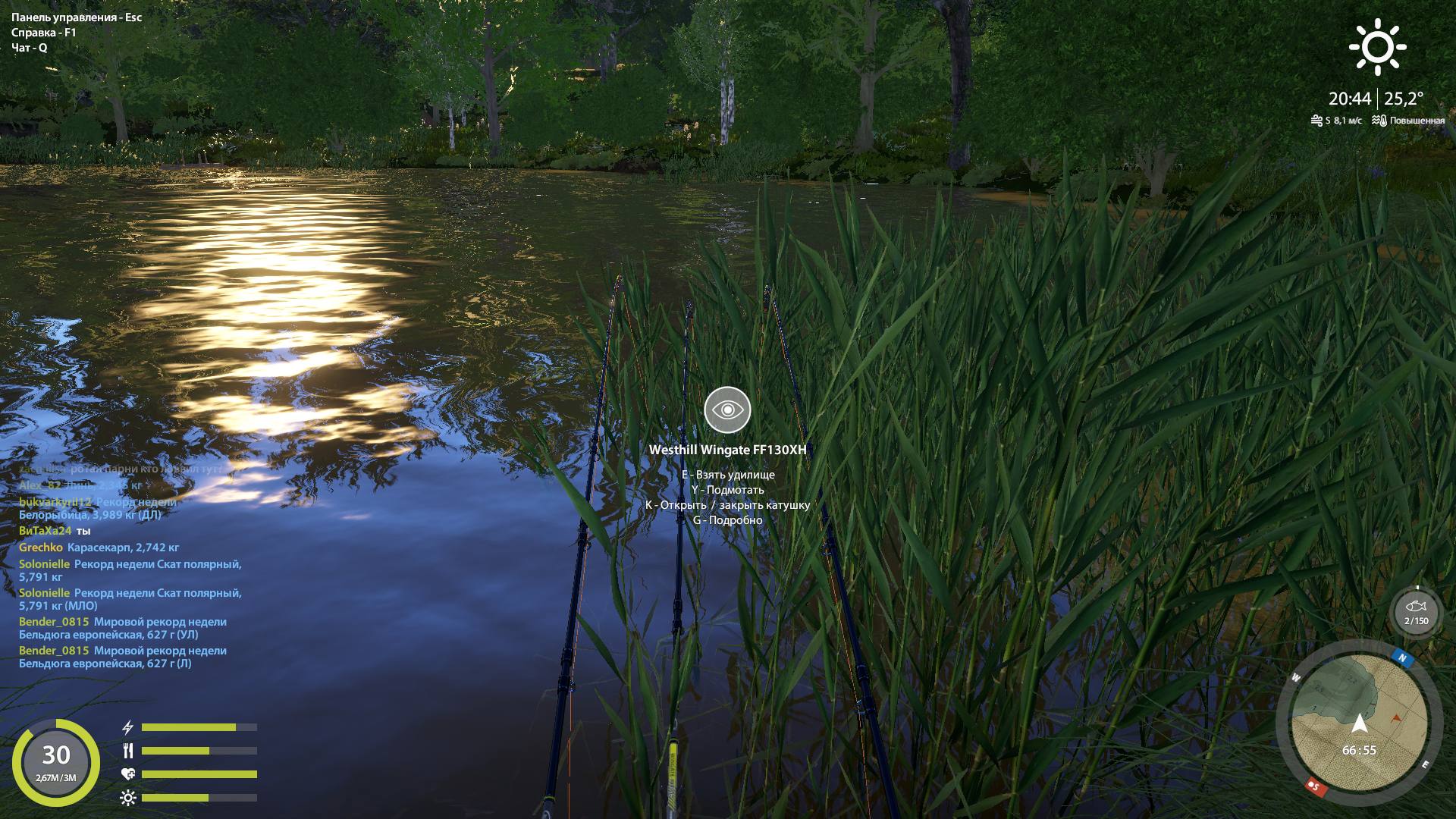Select 'E - Взять удилище' to grab rod
Image resolution: width=1456 pixels, height=819 pixels.
pyautogui.click(x=729, y=474)
